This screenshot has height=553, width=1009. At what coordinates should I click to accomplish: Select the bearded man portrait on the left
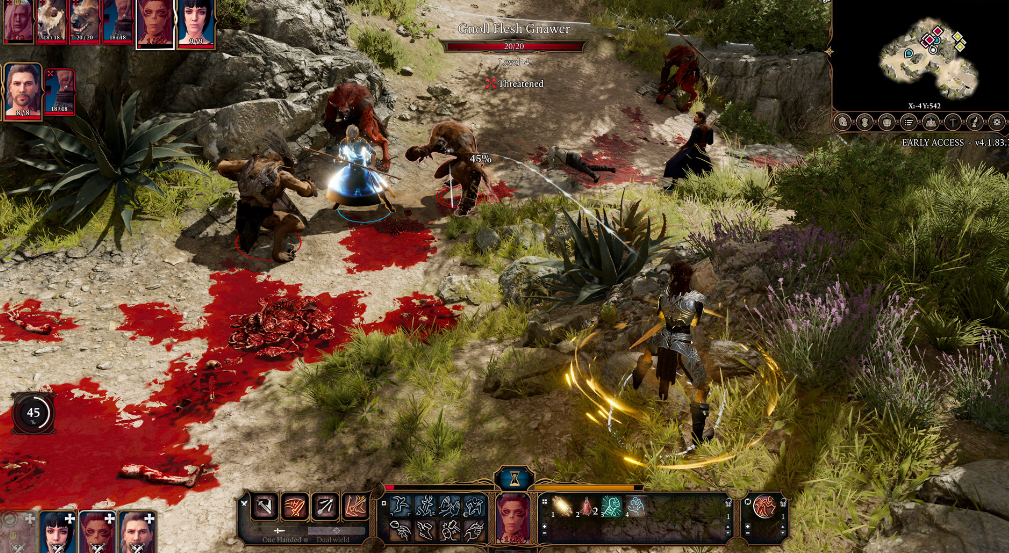tap(23, 90)
